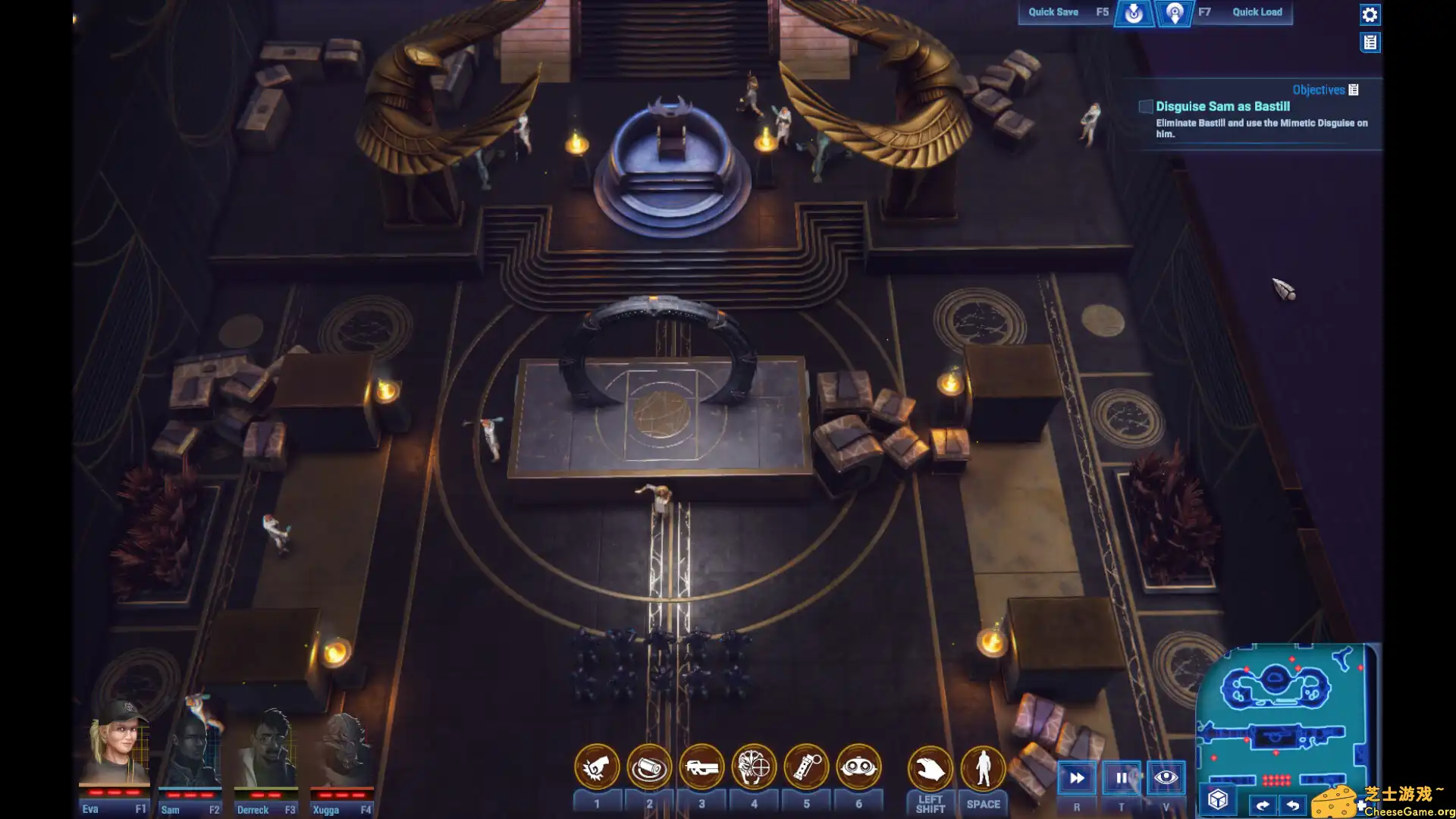Image resolution: width=1456 pixels, height=819 pixels.
Task: Click the Left Shift interact hand icon
Action: tap(931, 767)
